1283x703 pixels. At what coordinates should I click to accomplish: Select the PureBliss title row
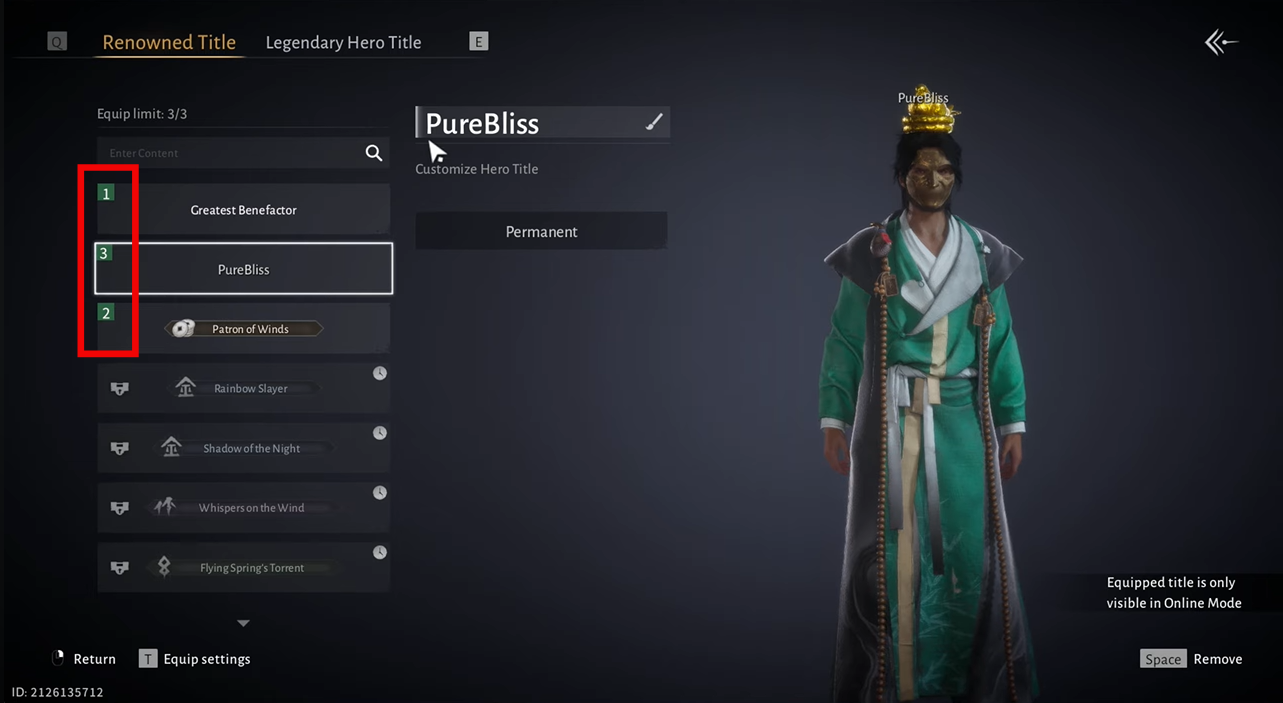[244, 269]
